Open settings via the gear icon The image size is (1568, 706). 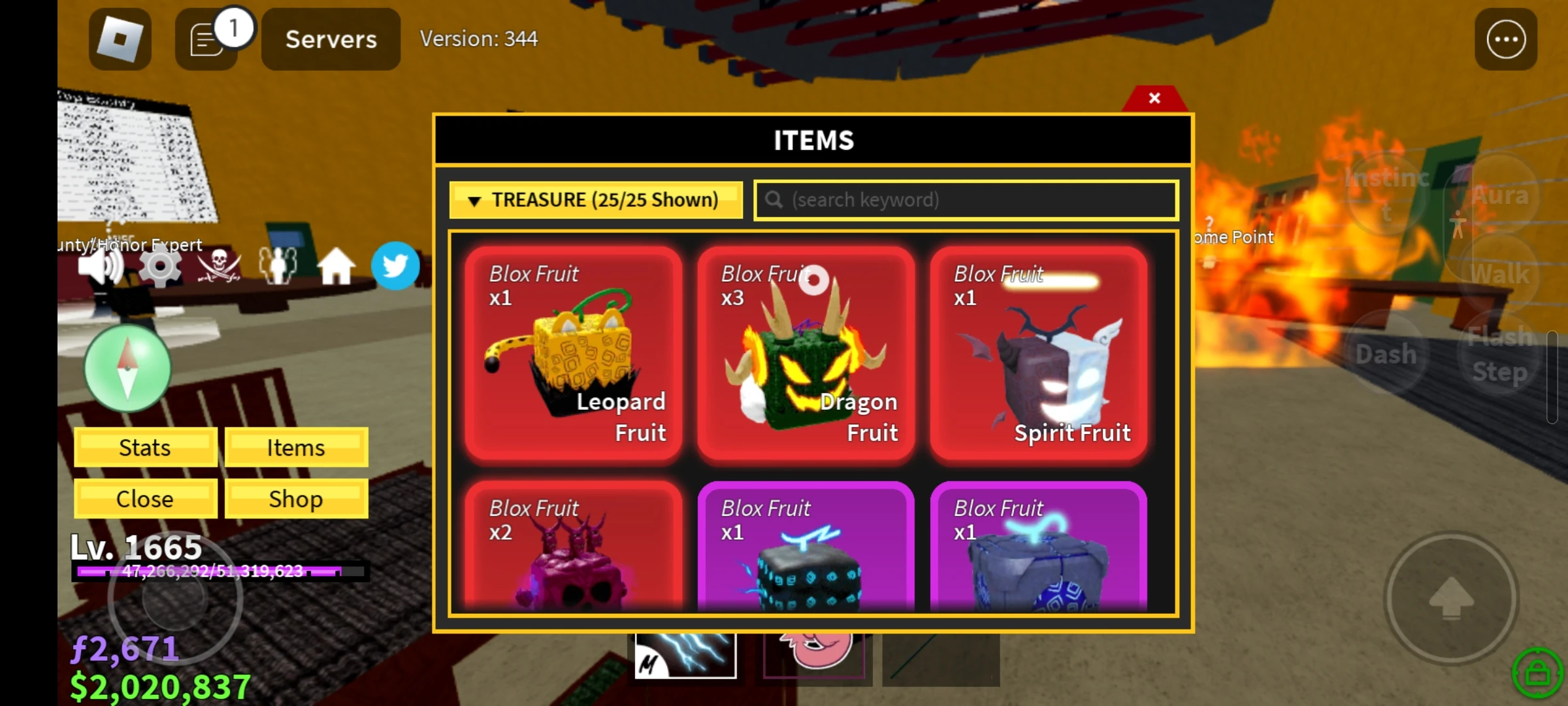click(159, 265)
